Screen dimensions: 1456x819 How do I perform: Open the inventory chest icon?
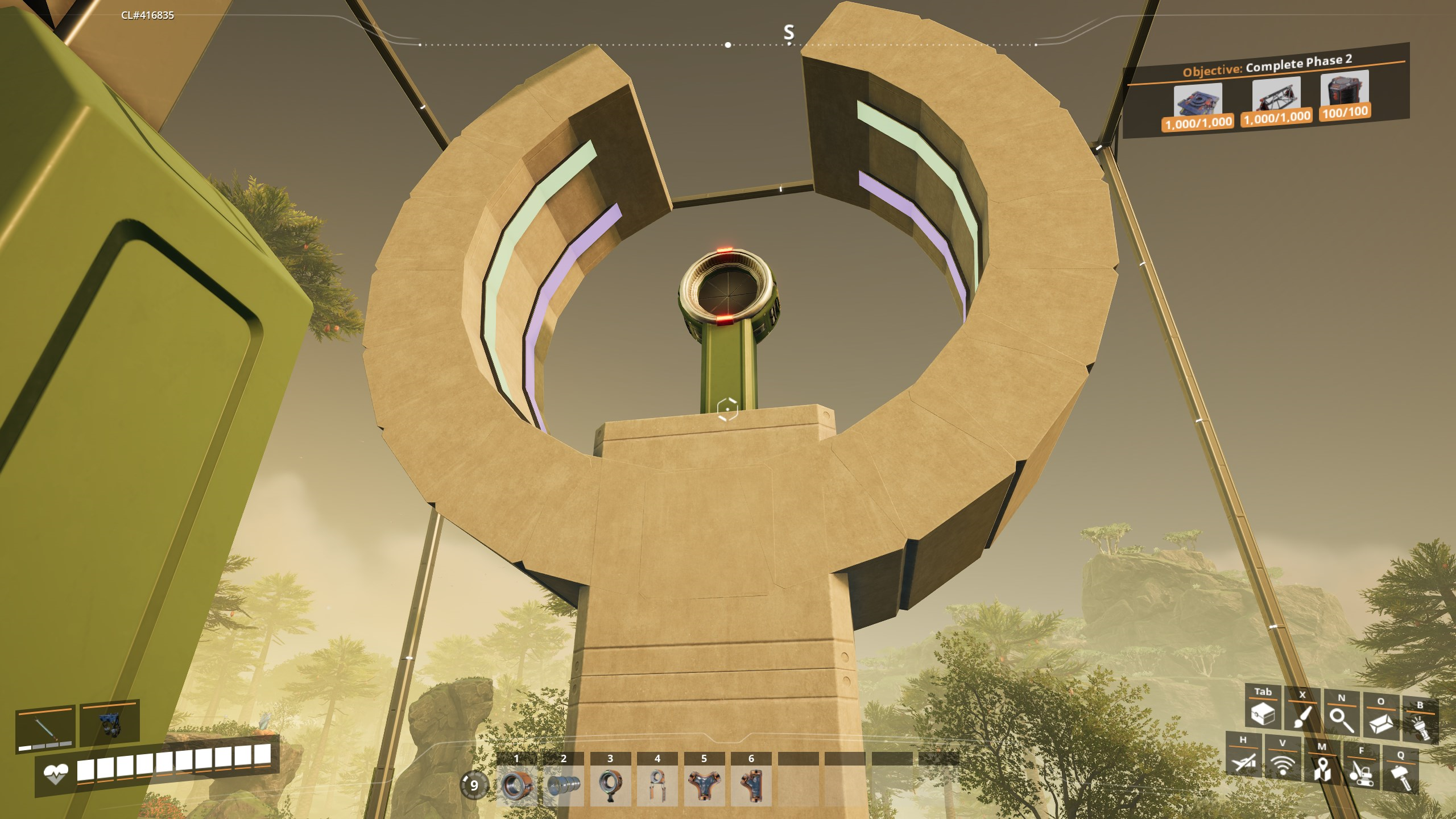pyautogui.click(x=1263, y=713)
